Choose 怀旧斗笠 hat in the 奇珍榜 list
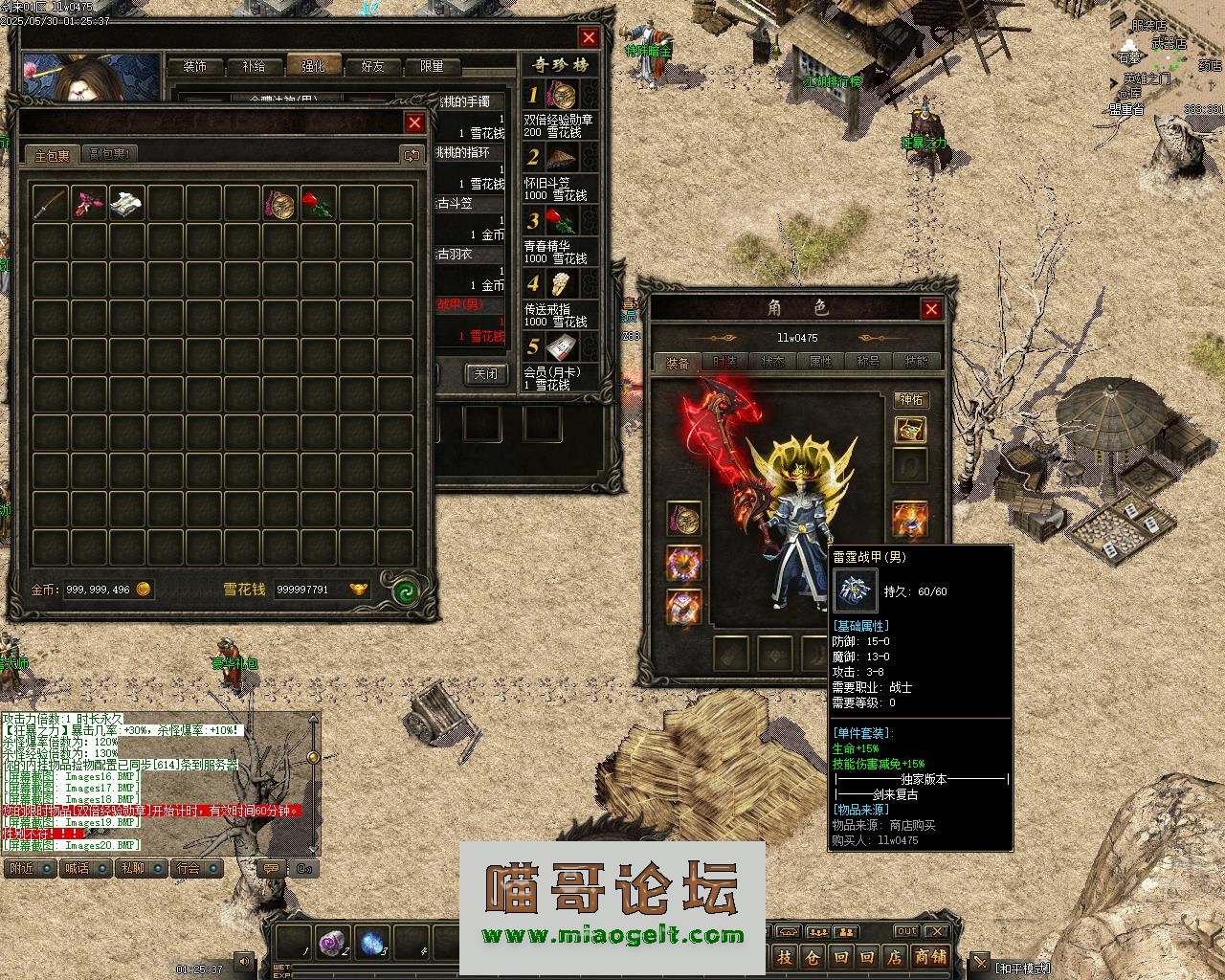The height and width of the screenshot is (980, 1225). pyautogui.click(x=562, y=157)
